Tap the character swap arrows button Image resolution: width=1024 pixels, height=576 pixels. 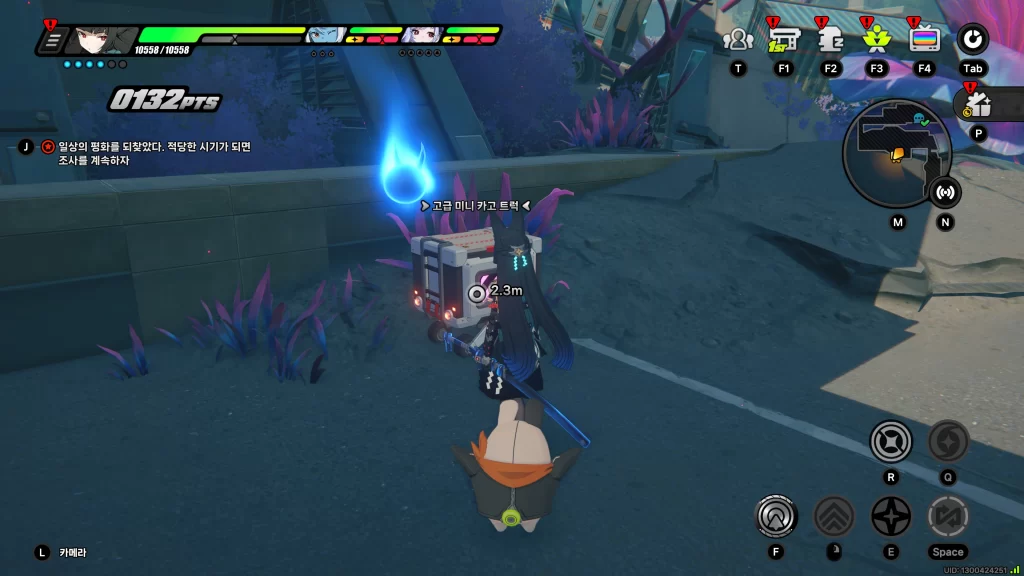pos(947,516)
